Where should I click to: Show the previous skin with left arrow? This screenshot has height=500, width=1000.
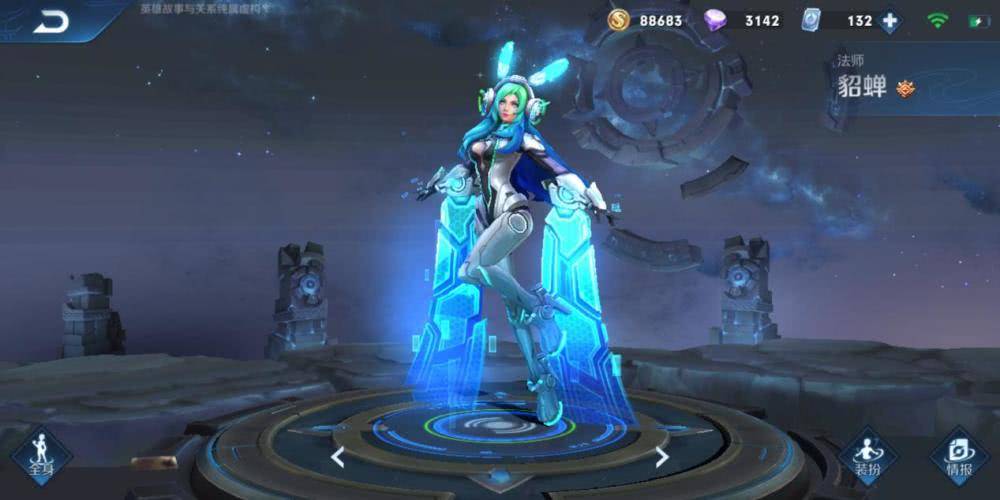click(x=338, y=457)
